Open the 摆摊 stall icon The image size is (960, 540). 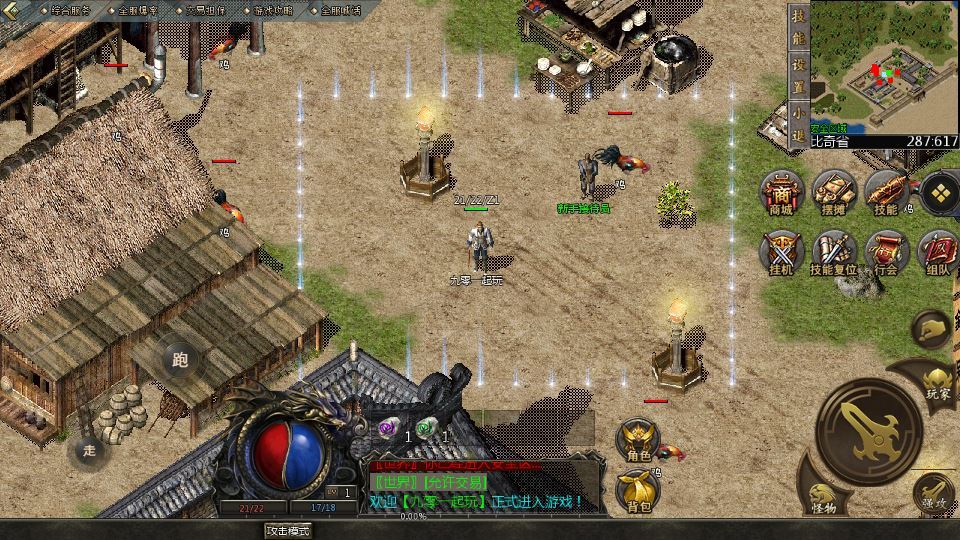[x=833, y=192]
